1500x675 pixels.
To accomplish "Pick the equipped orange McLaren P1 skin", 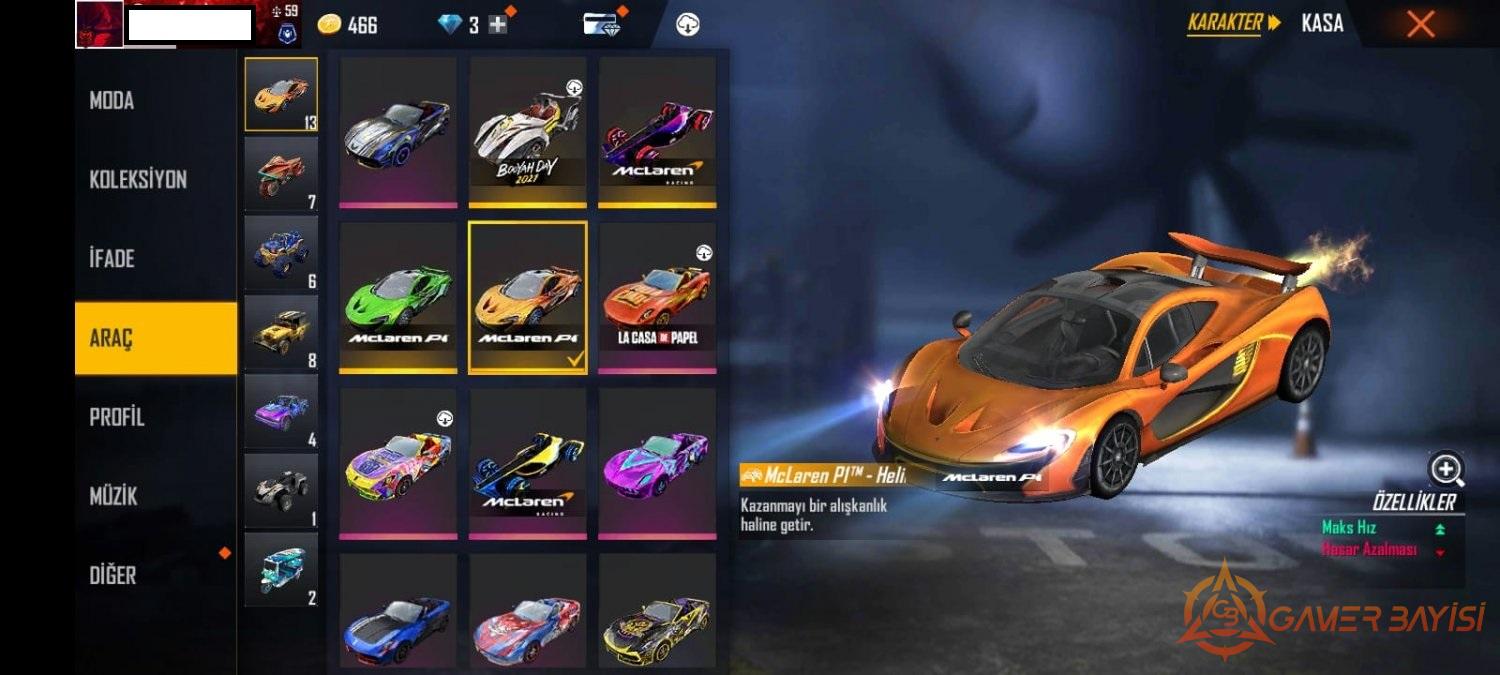I will pos(527,298).
